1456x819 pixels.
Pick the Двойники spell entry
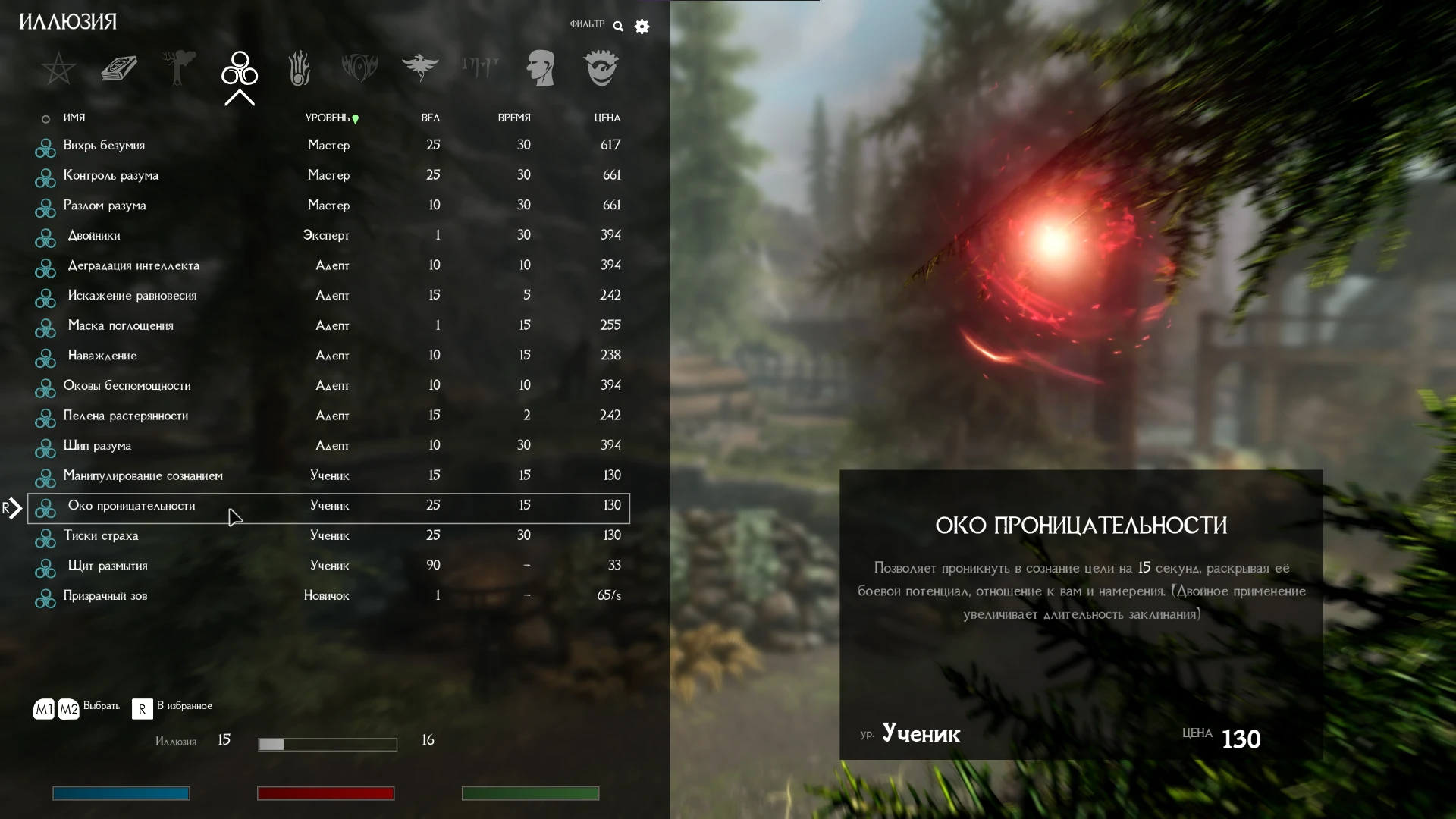tap(94, 236)
